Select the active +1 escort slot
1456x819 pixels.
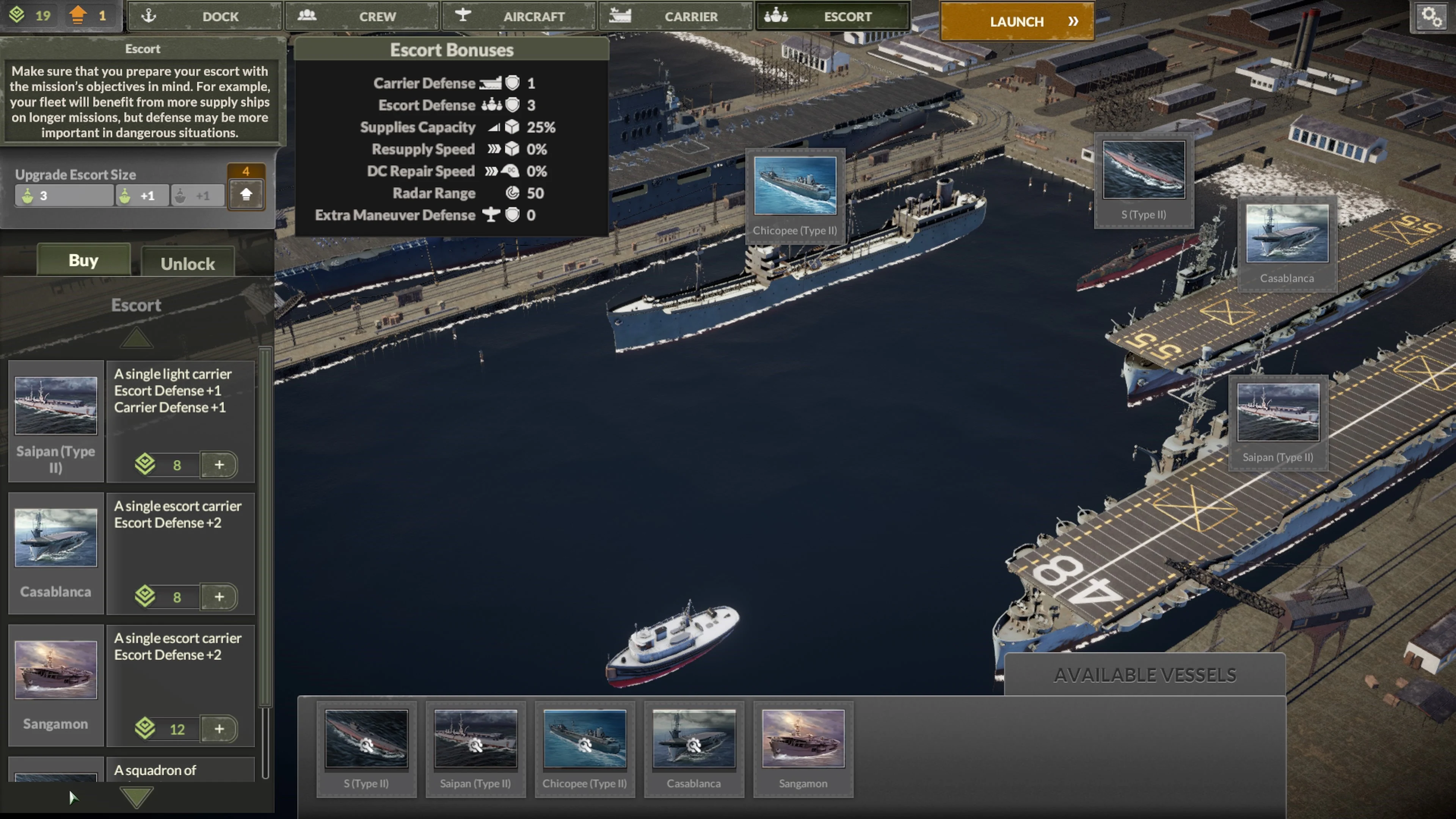coord(142,196)
